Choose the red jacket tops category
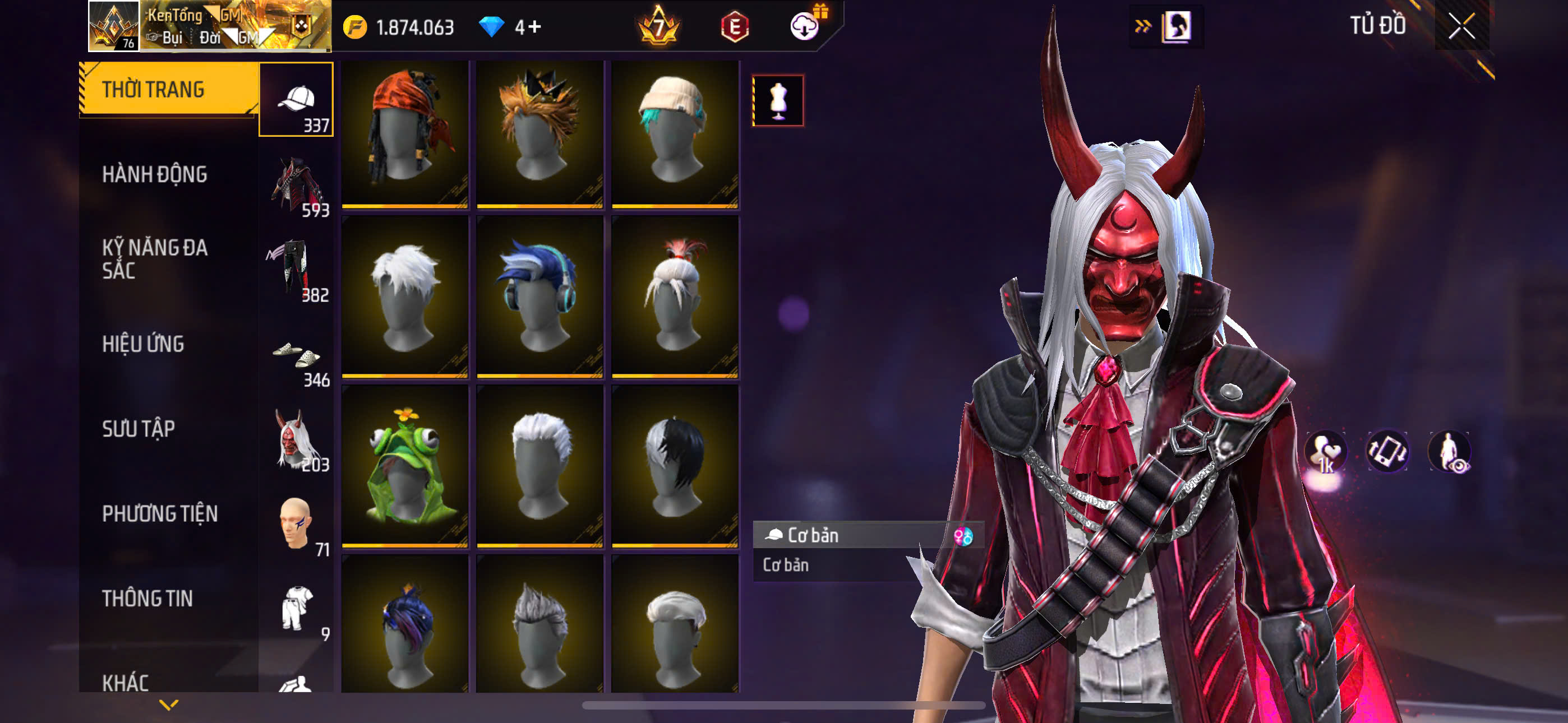 (296, 185)
